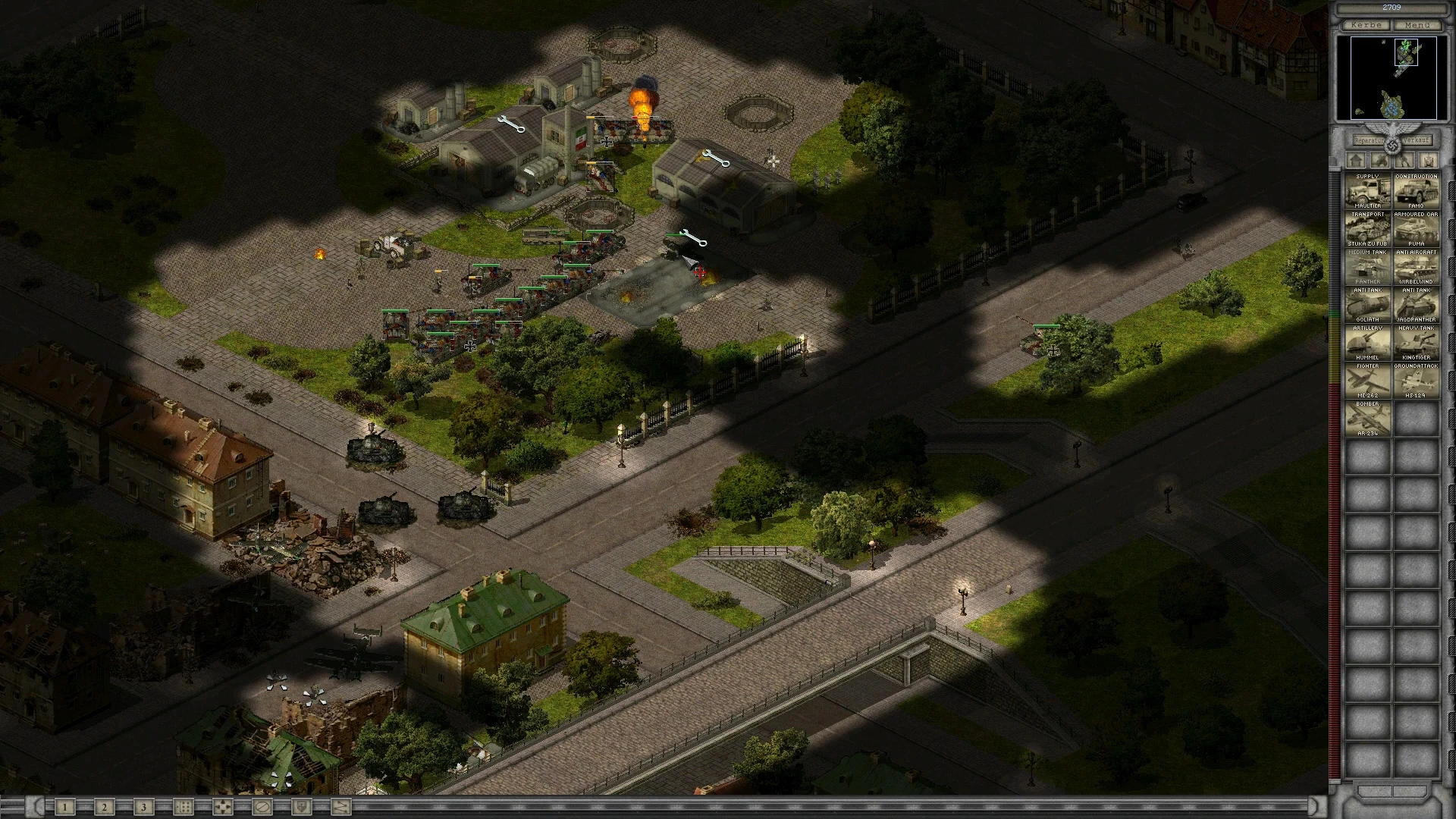Build a Kingtiger heavy tank
This screenshot has height=819, width=1456.
[x=1416, y=343]
